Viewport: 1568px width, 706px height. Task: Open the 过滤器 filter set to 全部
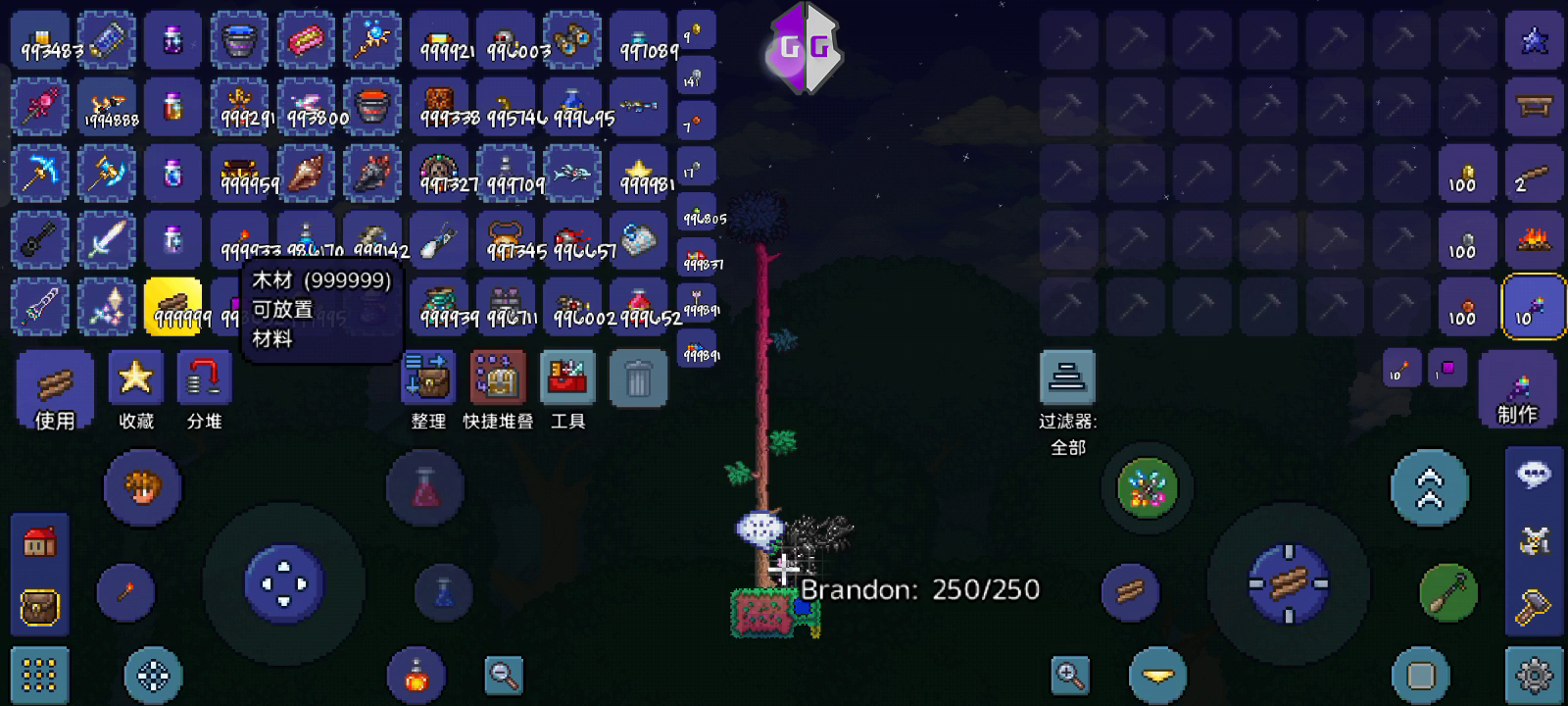pyautogui.click(x=1069, y=378)
